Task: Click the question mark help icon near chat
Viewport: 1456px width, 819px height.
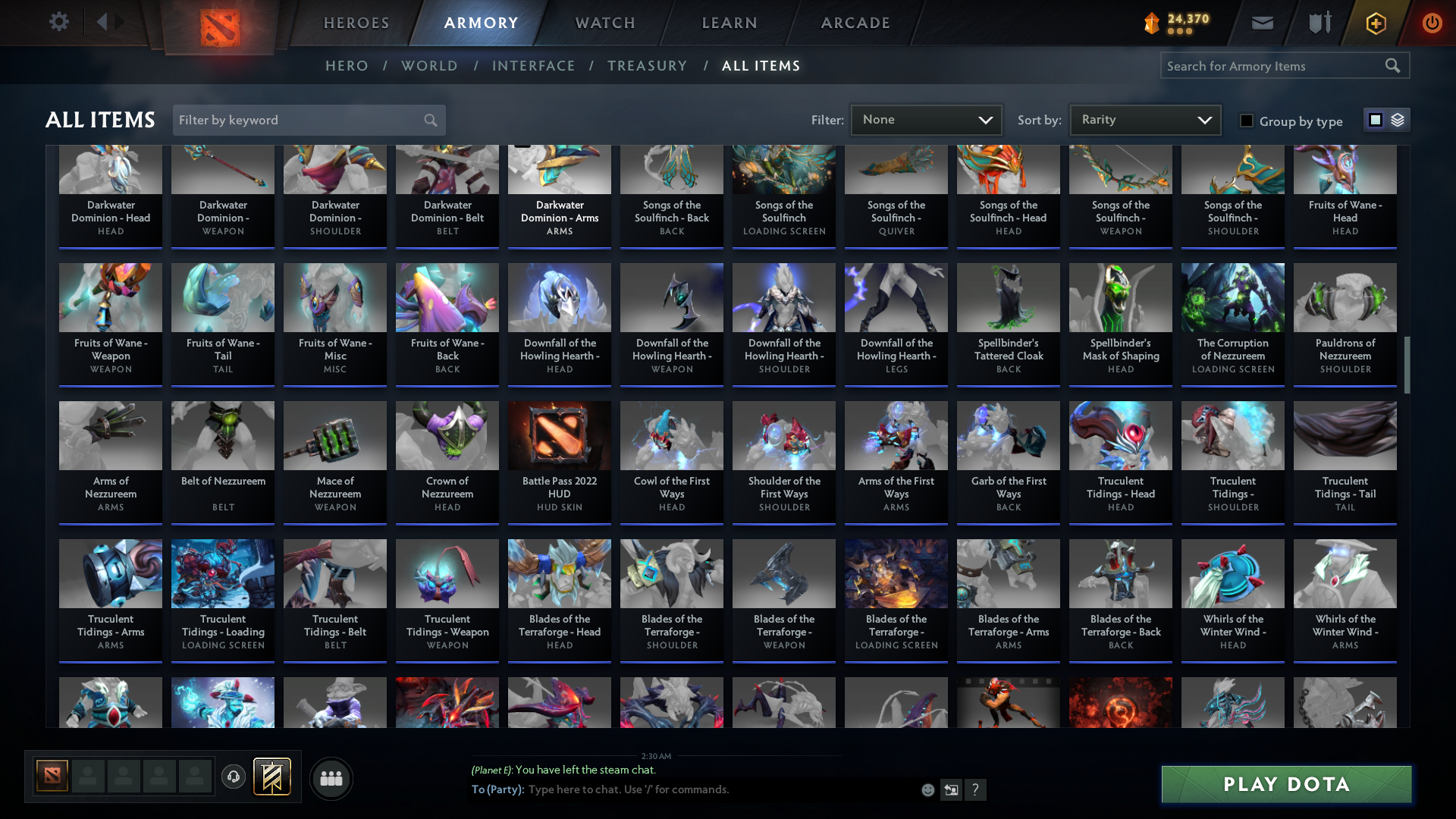Action: point(976,789)
